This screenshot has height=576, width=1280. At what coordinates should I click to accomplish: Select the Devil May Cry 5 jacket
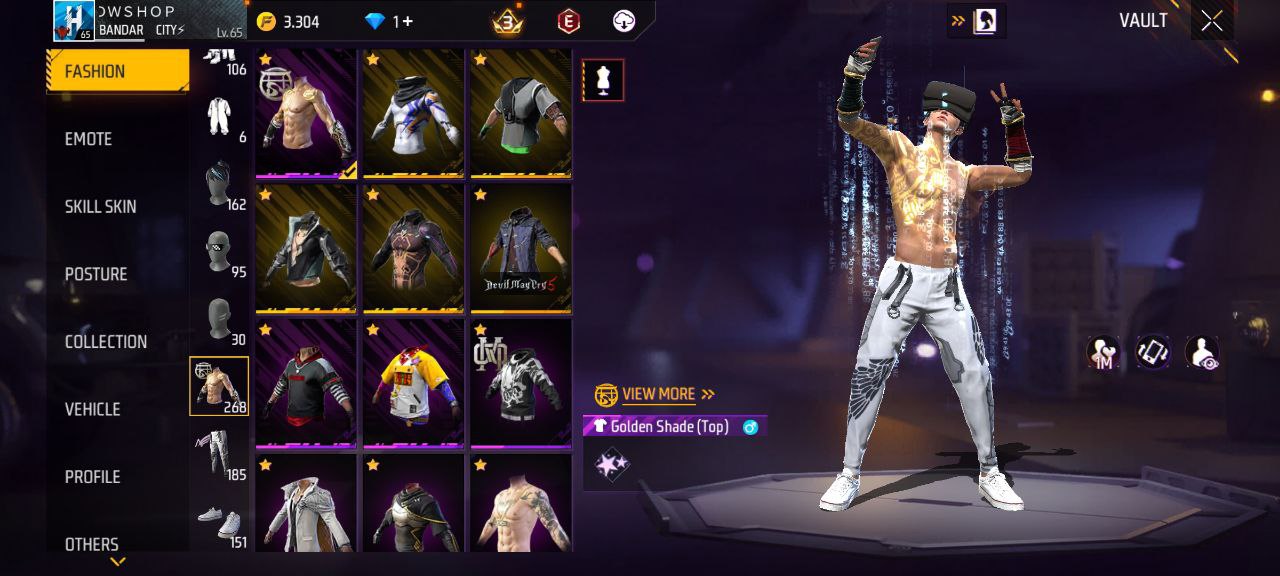tap(521, 248)
